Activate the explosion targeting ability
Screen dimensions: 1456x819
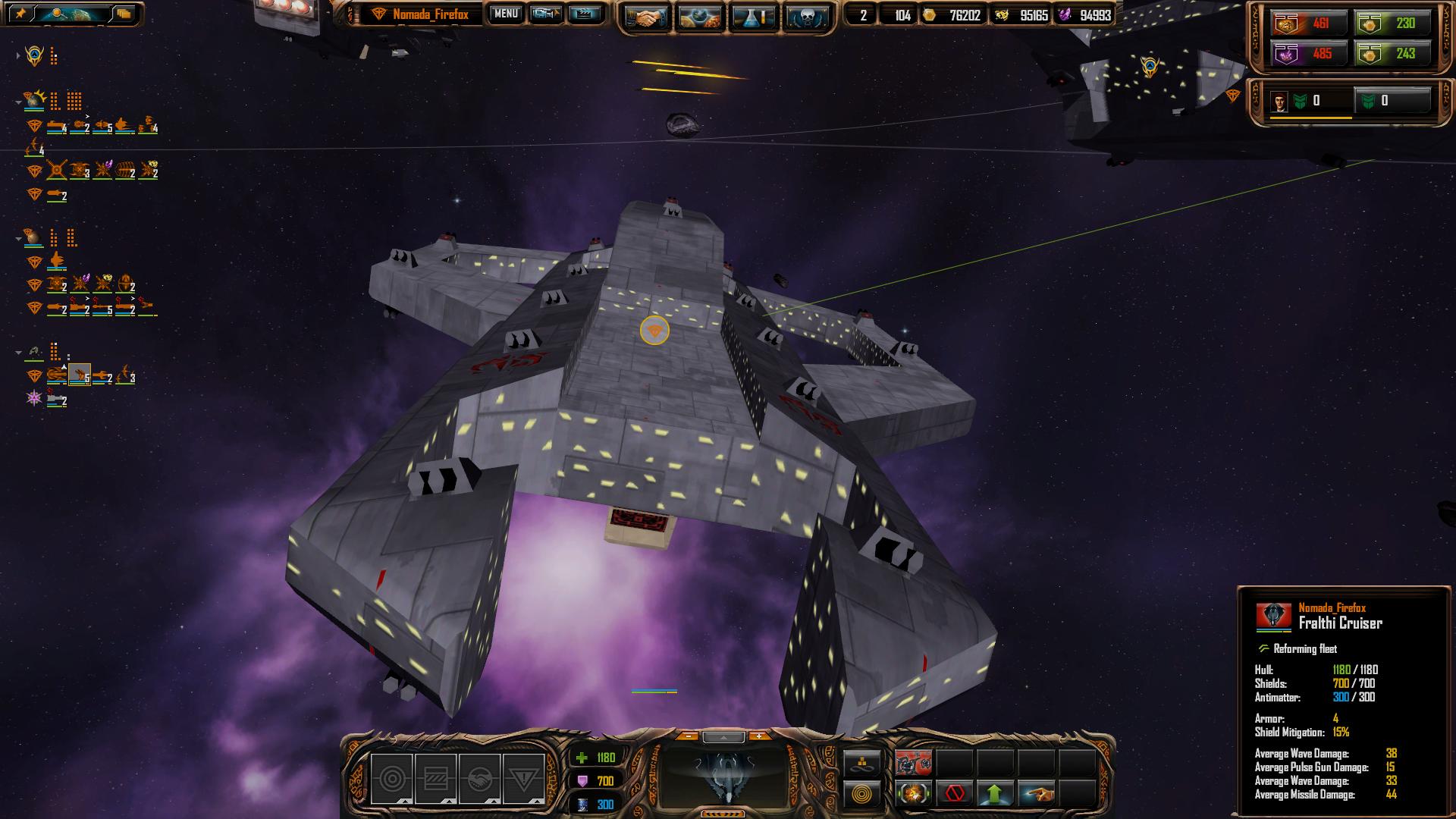coord(914,794)
